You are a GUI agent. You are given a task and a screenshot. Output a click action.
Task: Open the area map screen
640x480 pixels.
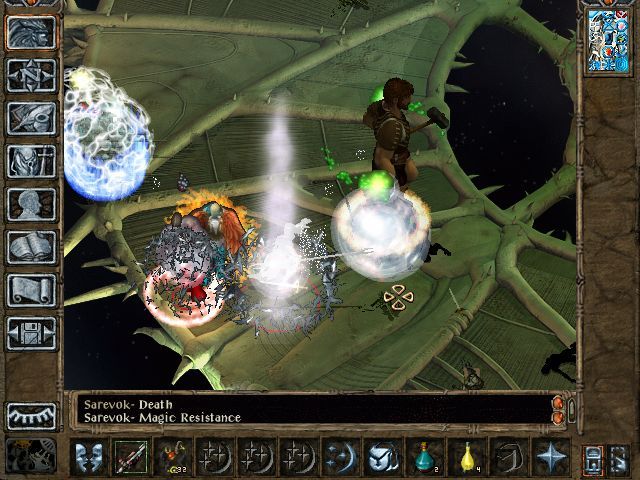[31, 75]
